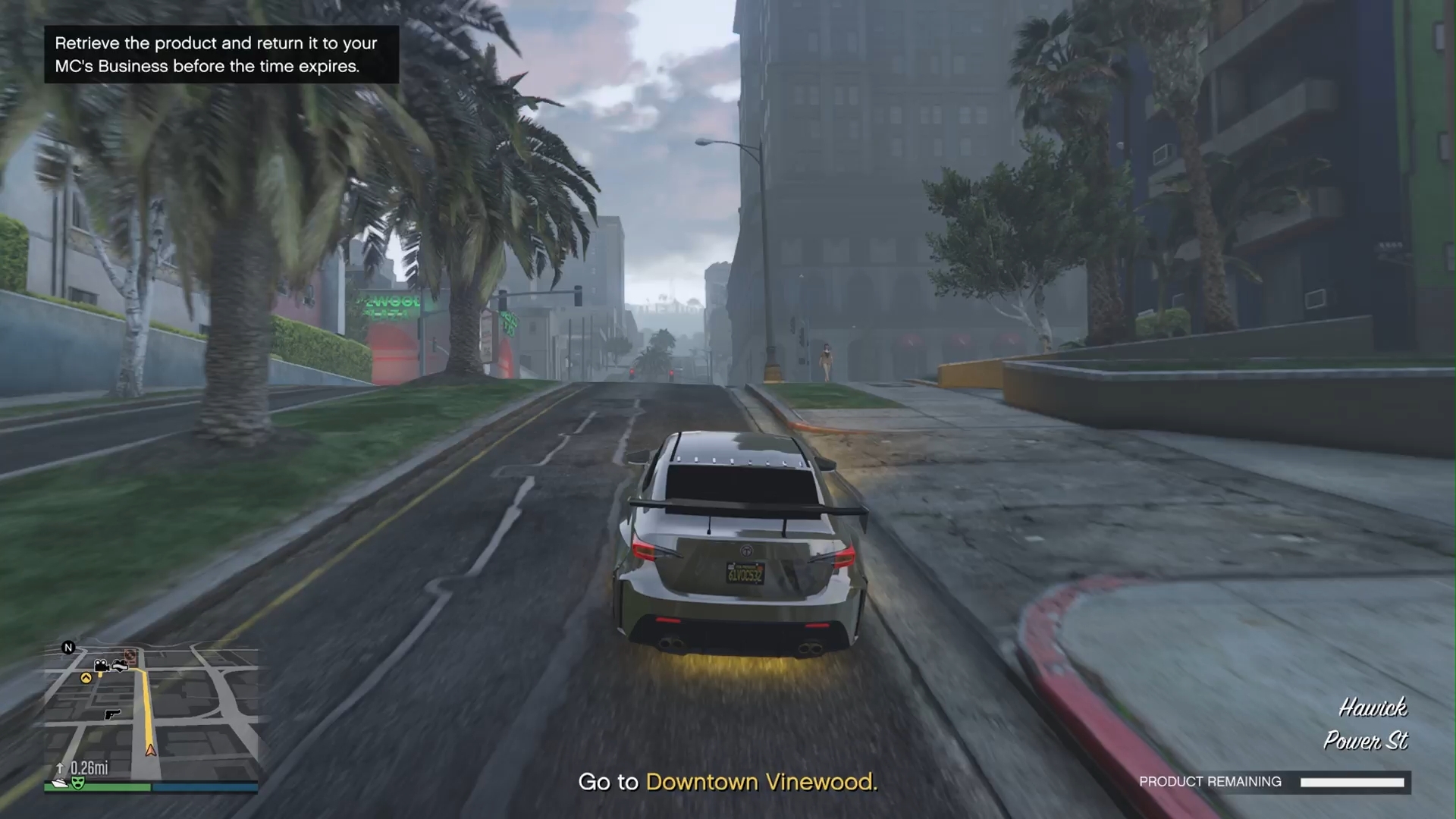Click the green mask blip

(x=77, y=783)
